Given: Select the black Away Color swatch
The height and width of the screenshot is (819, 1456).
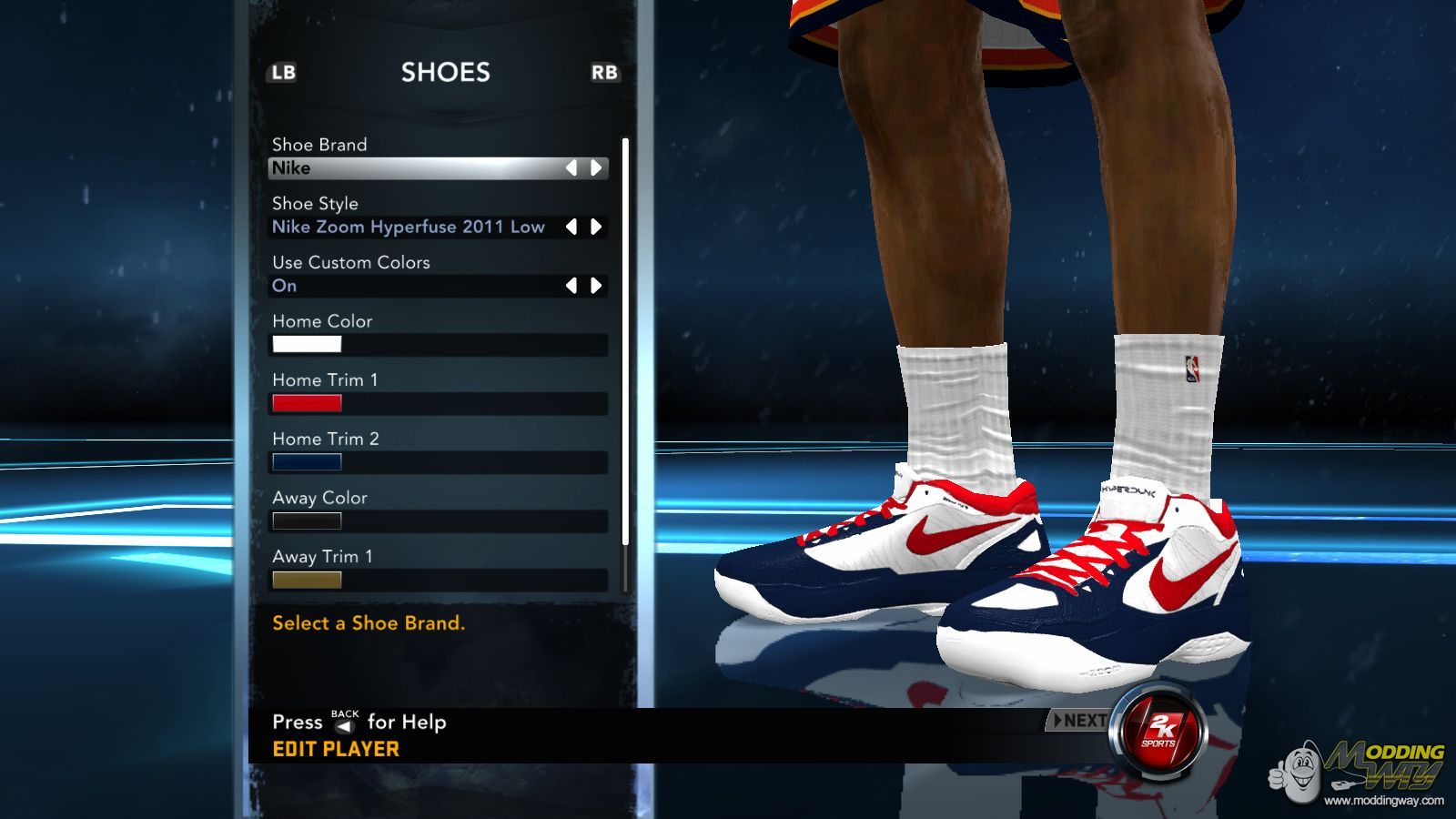Looking at the screenshot, I should click(x=307, y=521).
